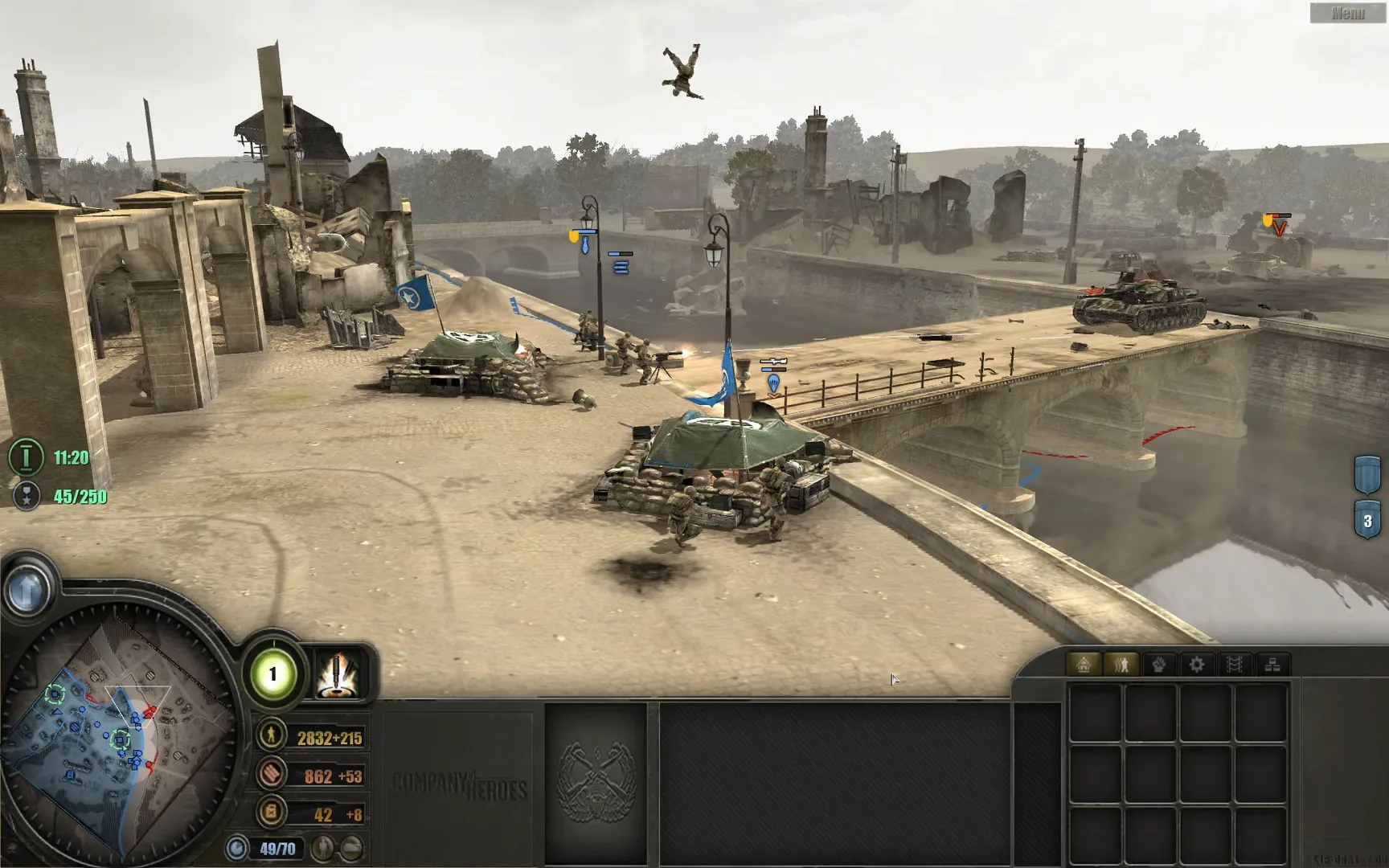Toggle the highlighted infantry tab on the command panel

pyautogui.click(x=1123, y=665)
